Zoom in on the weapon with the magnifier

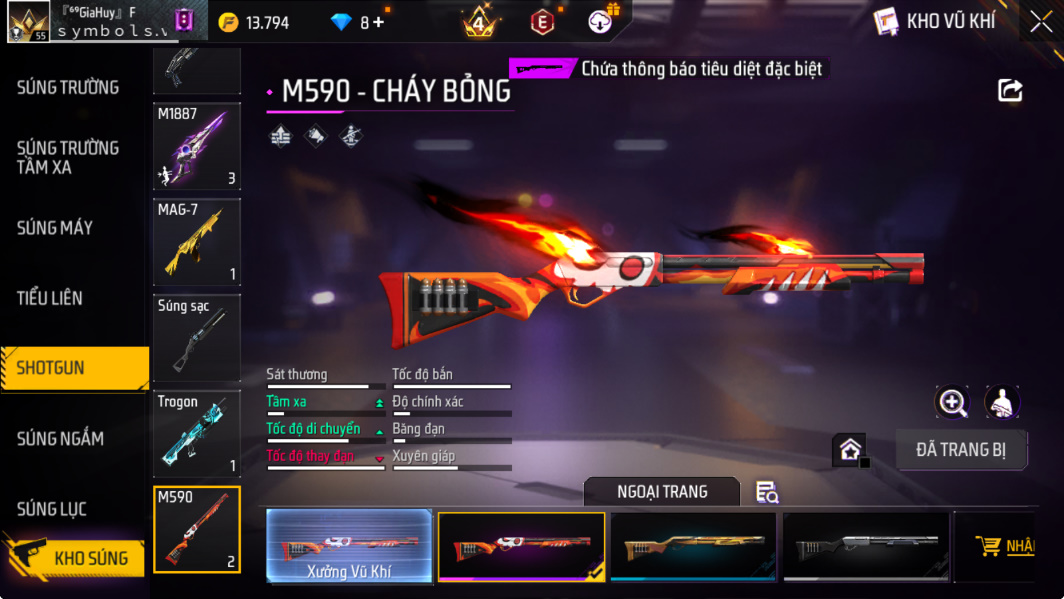952,402
